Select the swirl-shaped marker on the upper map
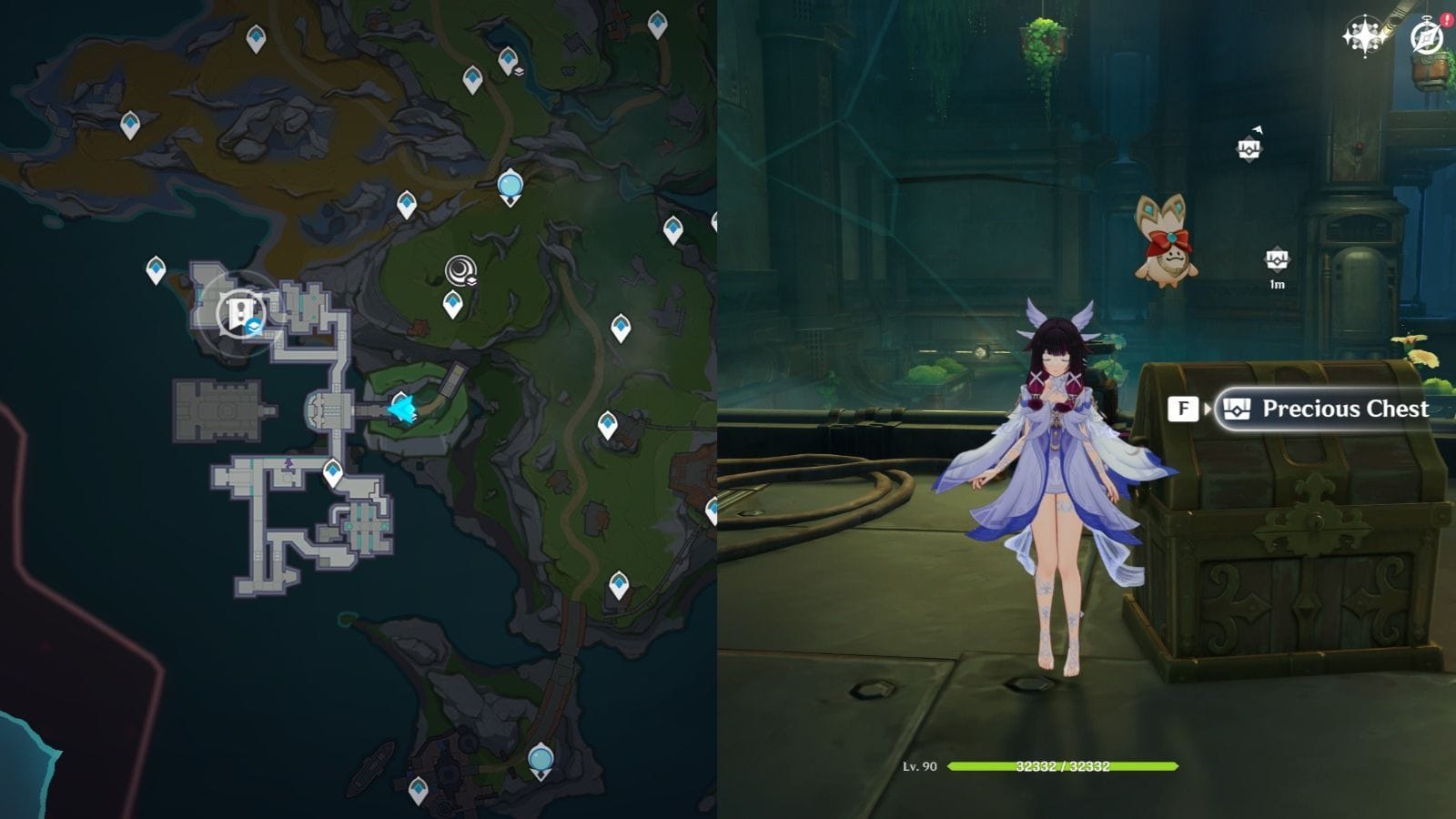This screenshot has height=819, width=1456. point(459,269)
